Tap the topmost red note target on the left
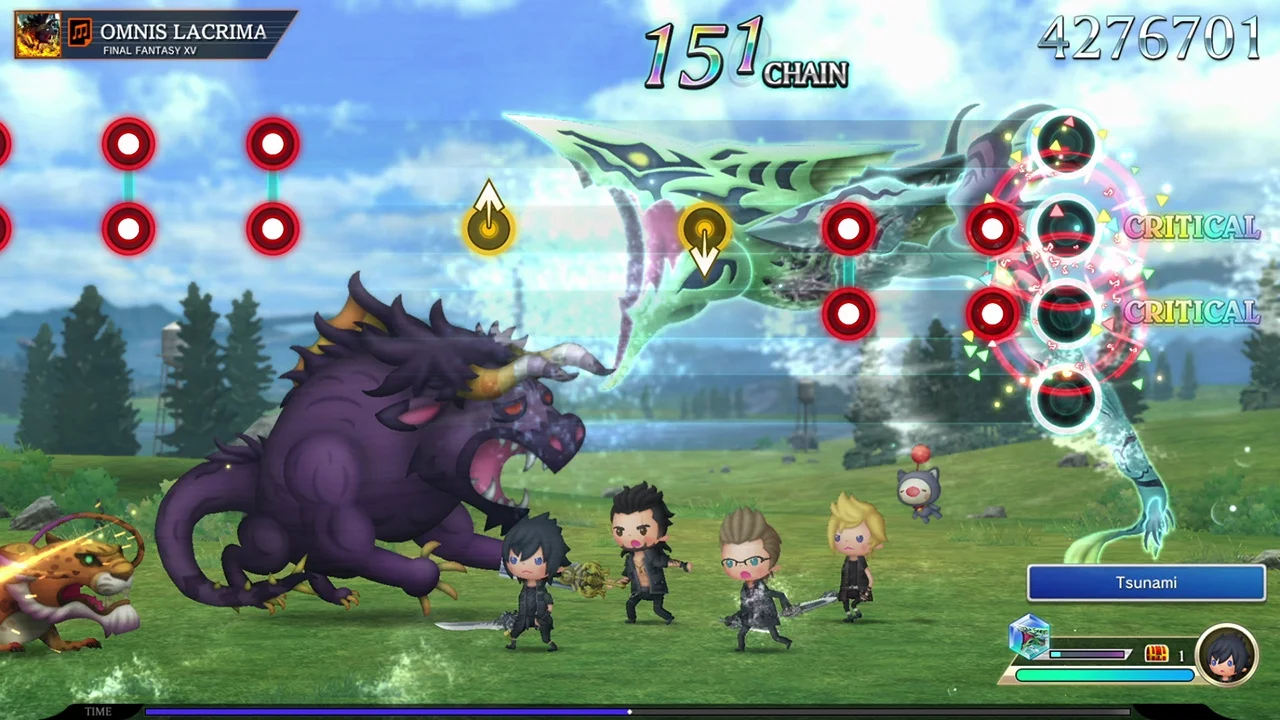The height and width of the screenshot is (720, 1280). coord(129,144)
